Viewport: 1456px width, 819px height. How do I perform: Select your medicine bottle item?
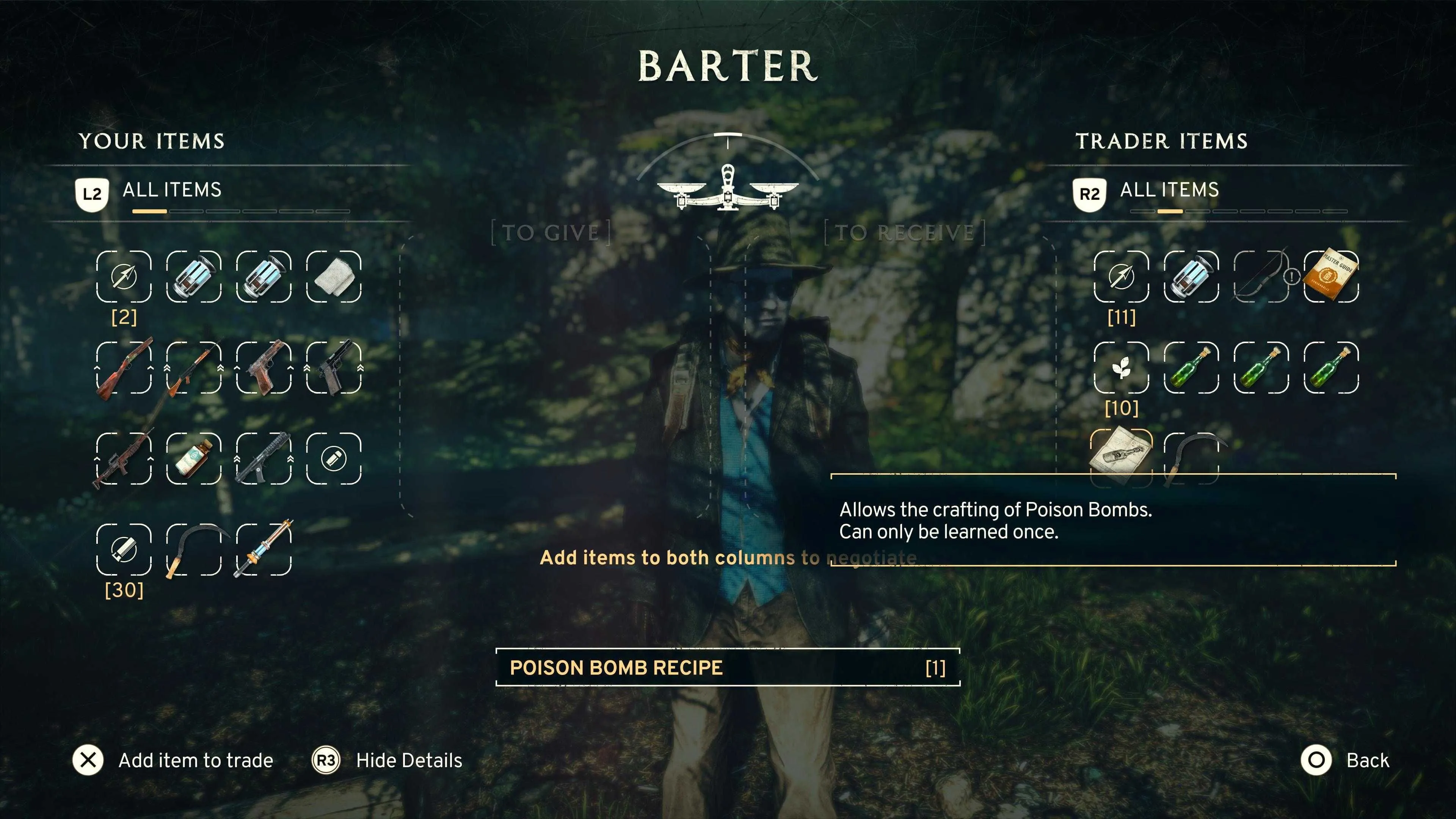(x=193, y=458)
